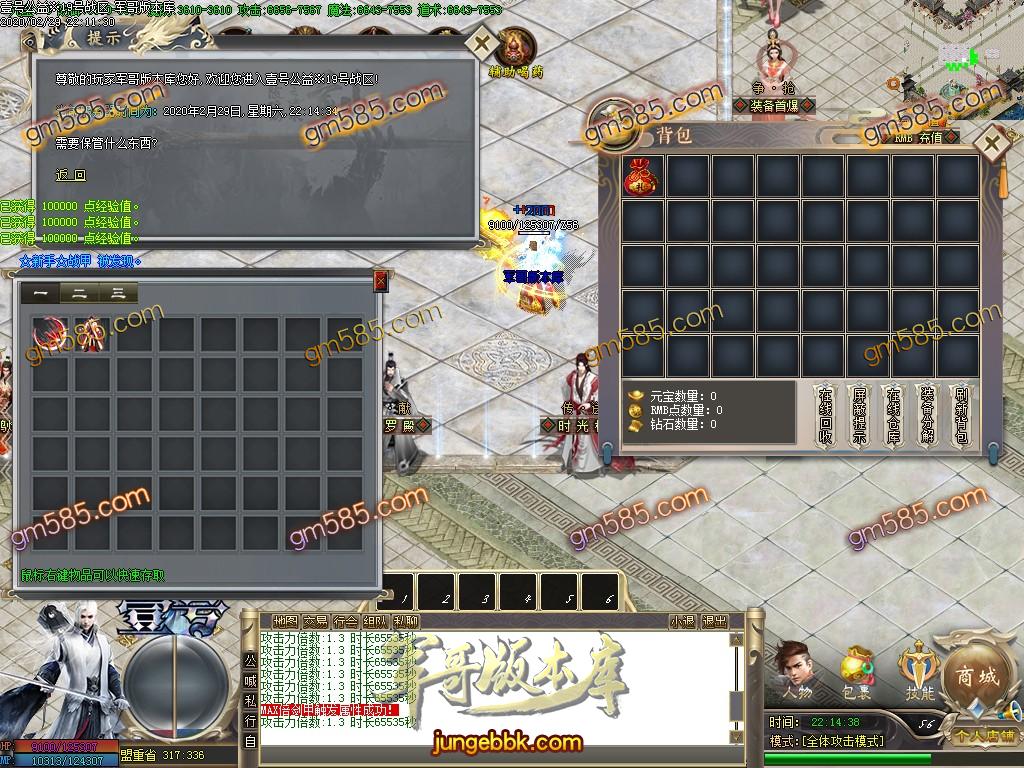Switch to warehouse page 二
This screenshot has width=1024, height=768.
tap(79, 293)
